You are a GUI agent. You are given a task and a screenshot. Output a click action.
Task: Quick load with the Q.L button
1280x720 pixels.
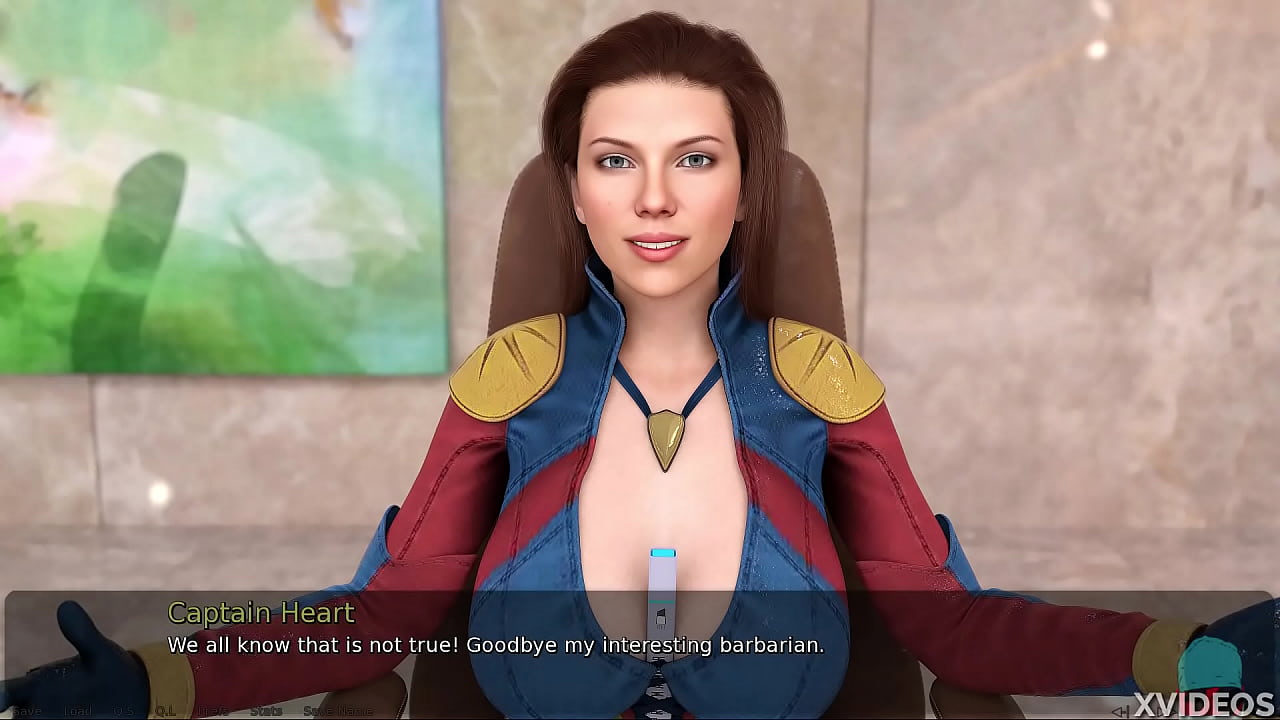click(x=164, y=711)
